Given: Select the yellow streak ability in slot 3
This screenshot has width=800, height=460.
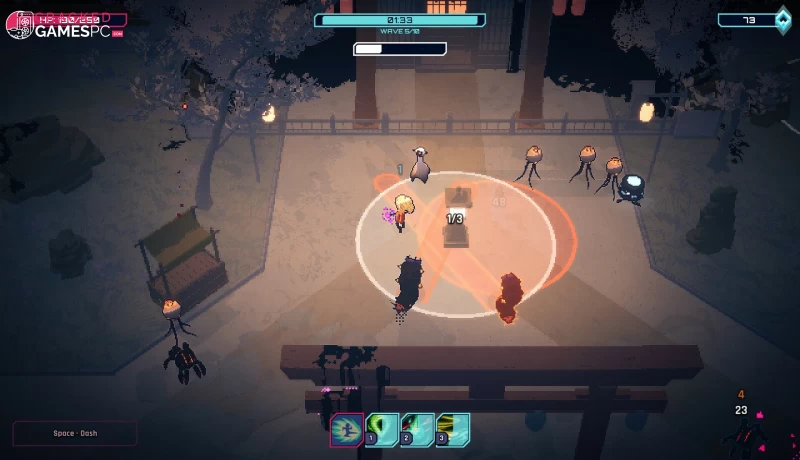Looking at the screenshot, I should point(452,430).
